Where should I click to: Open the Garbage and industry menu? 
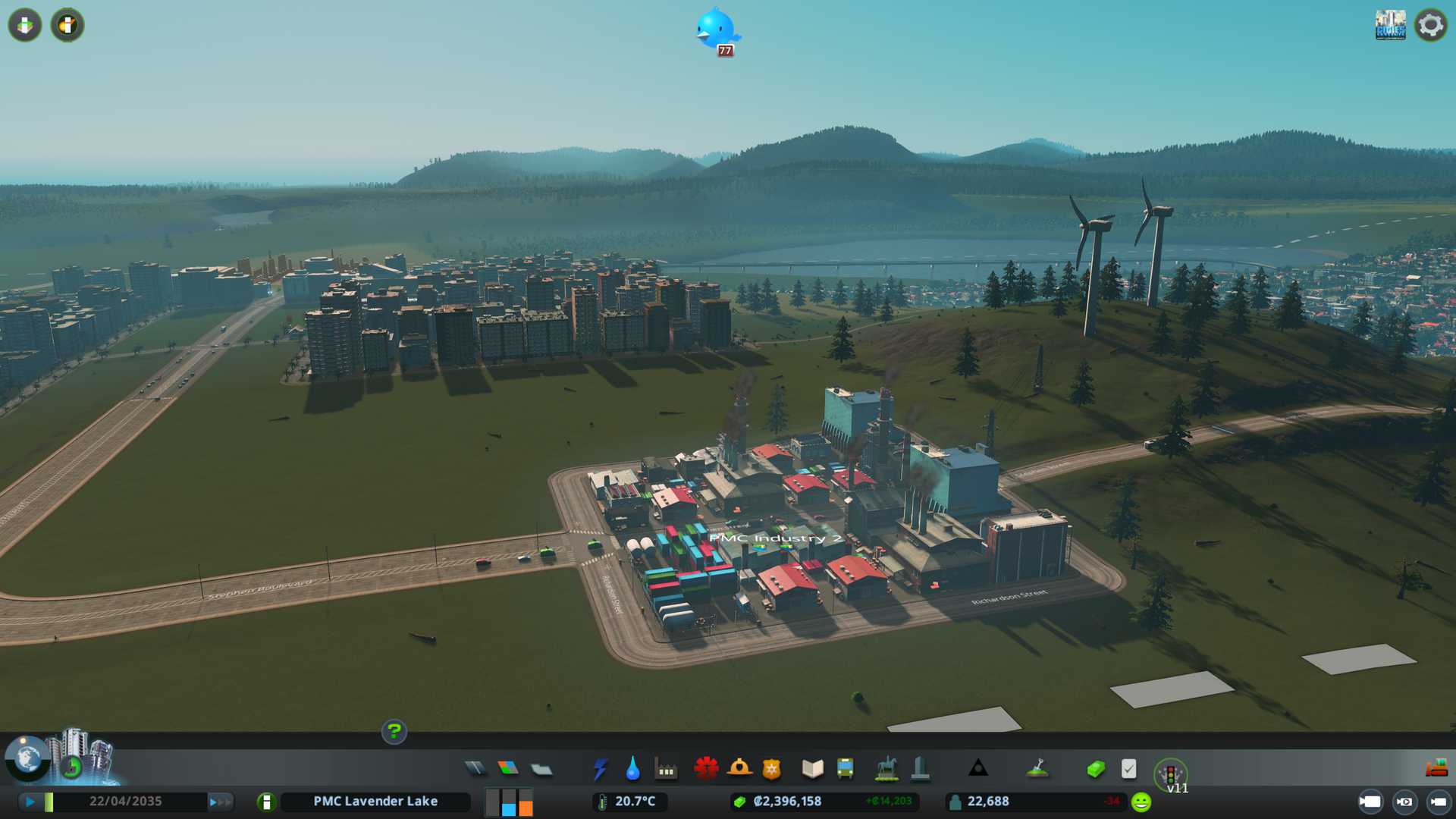tap(666, 770)
